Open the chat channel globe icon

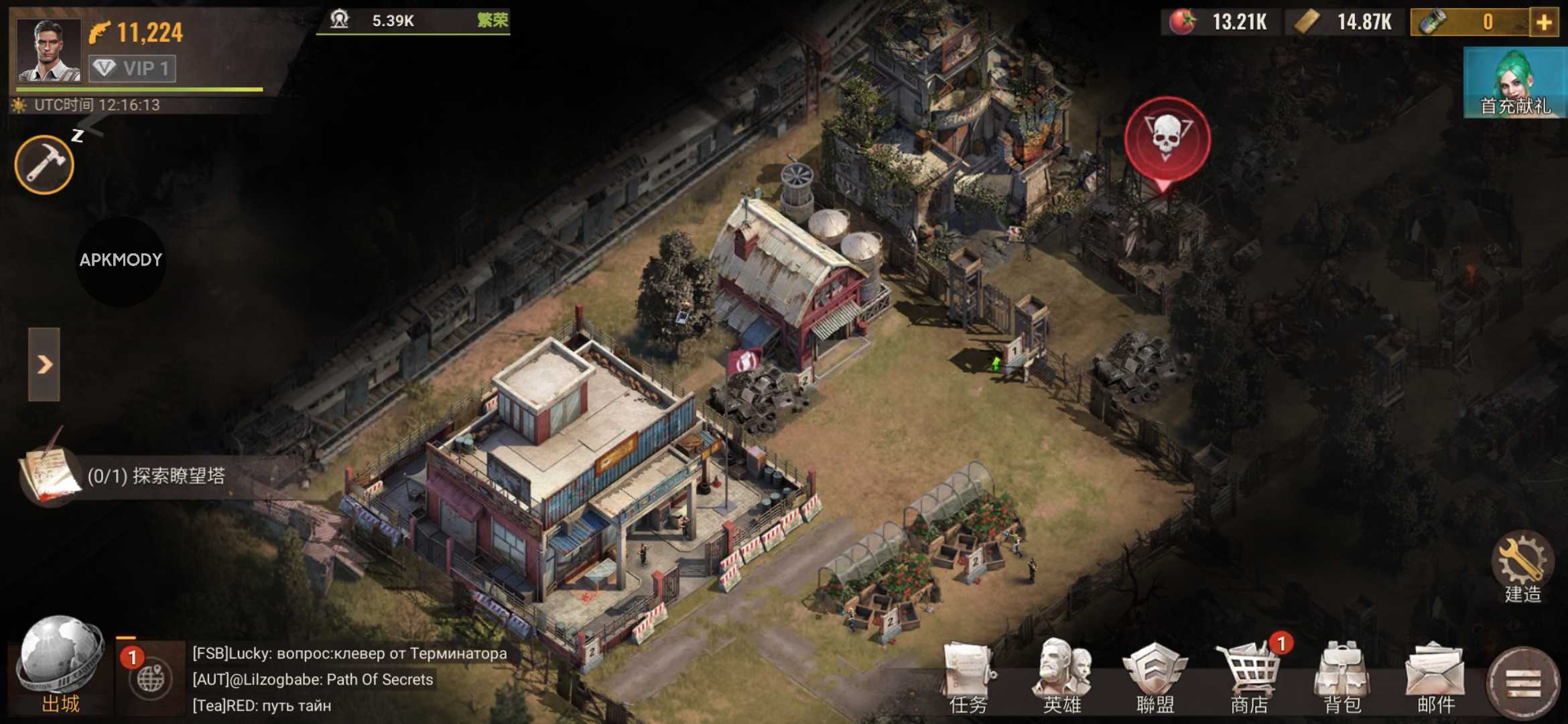tap(150, 678)
